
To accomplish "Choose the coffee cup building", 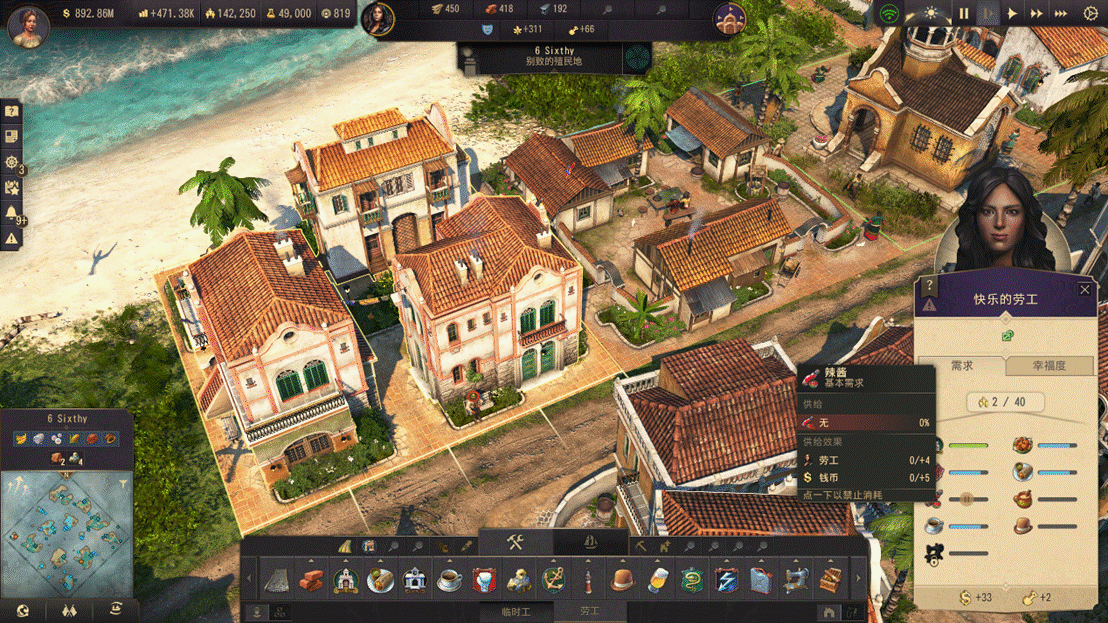I will point(449,579).
